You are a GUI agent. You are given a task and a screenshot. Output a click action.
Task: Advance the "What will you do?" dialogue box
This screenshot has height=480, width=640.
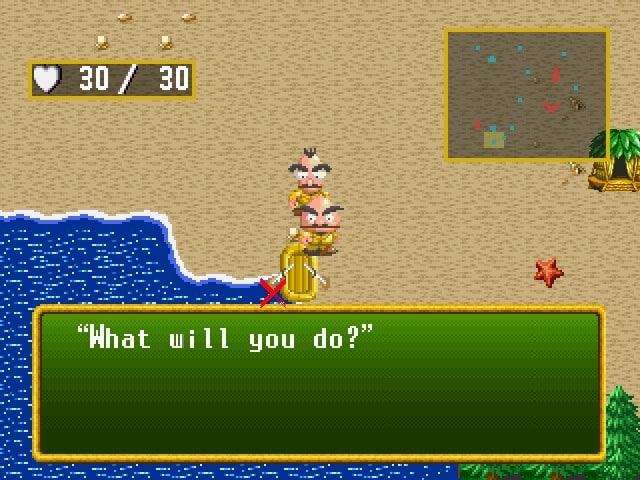coord(319,383)
